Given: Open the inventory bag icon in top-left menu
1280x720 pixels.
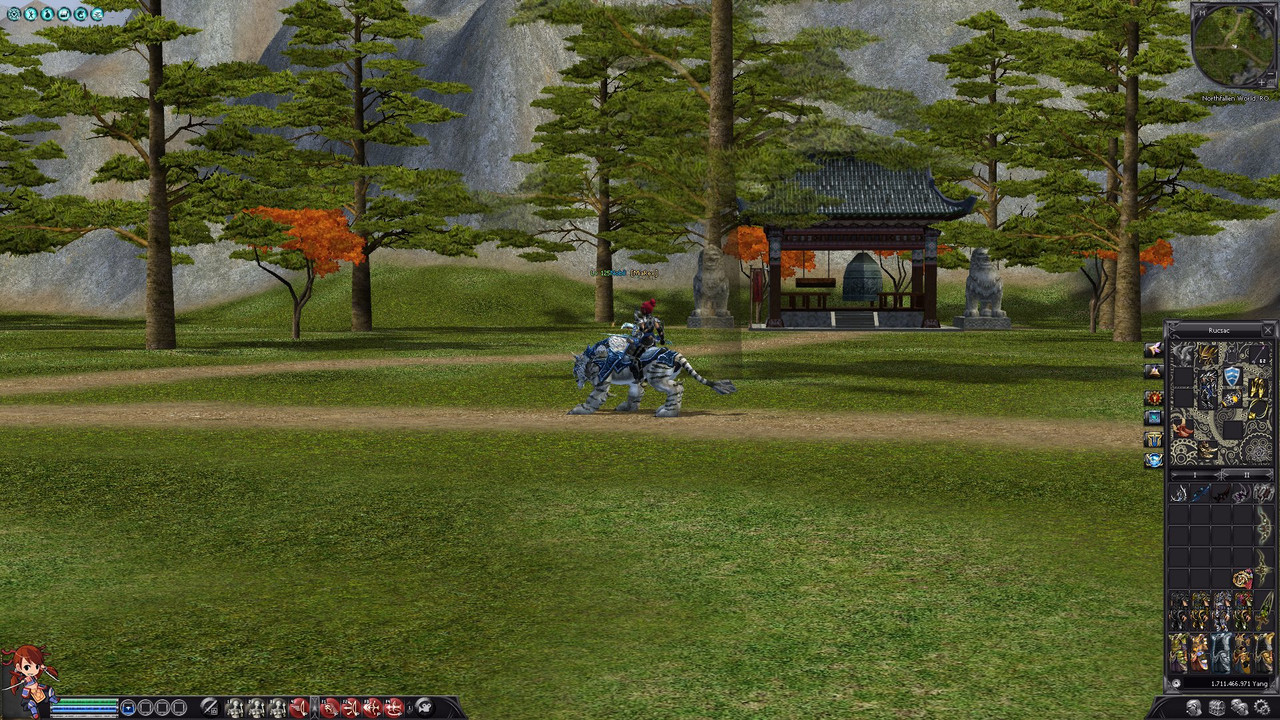Looking at the screenshot, I should (47, 14).
